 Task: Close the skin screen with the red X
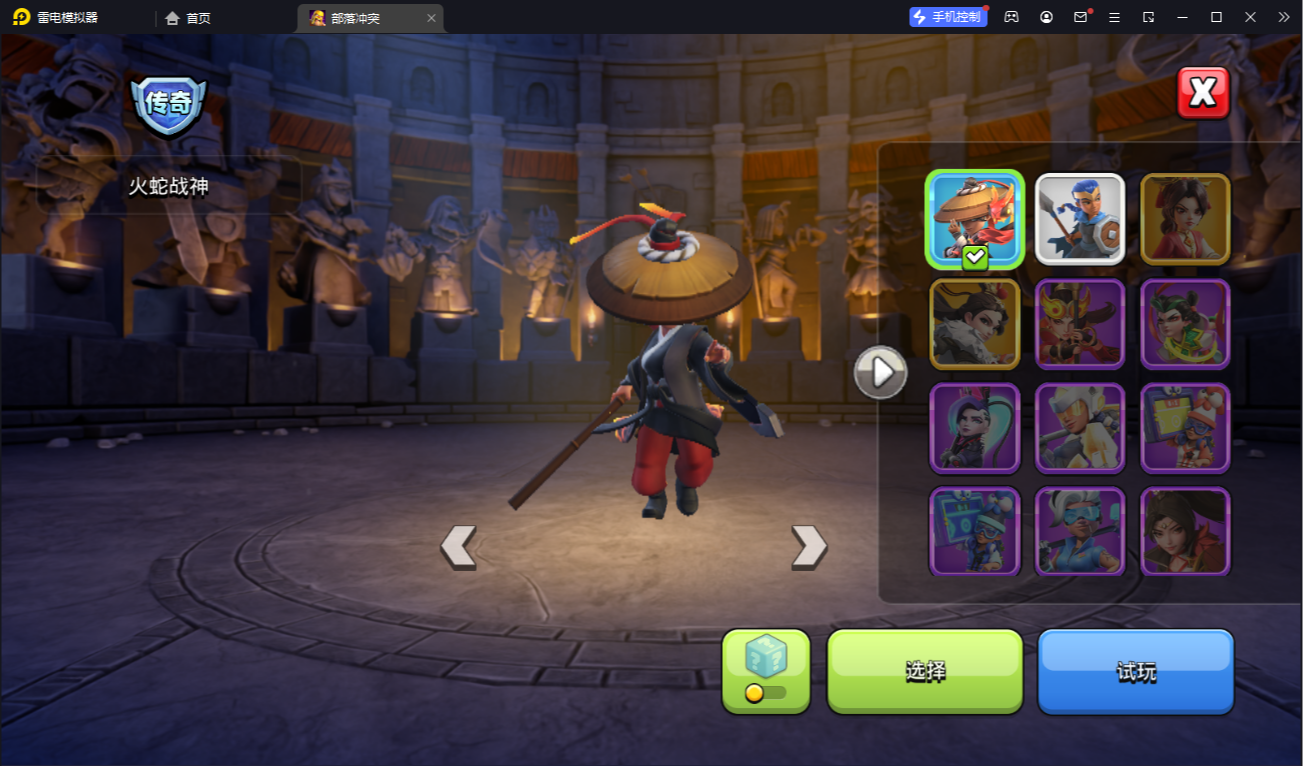point(1202,93)
